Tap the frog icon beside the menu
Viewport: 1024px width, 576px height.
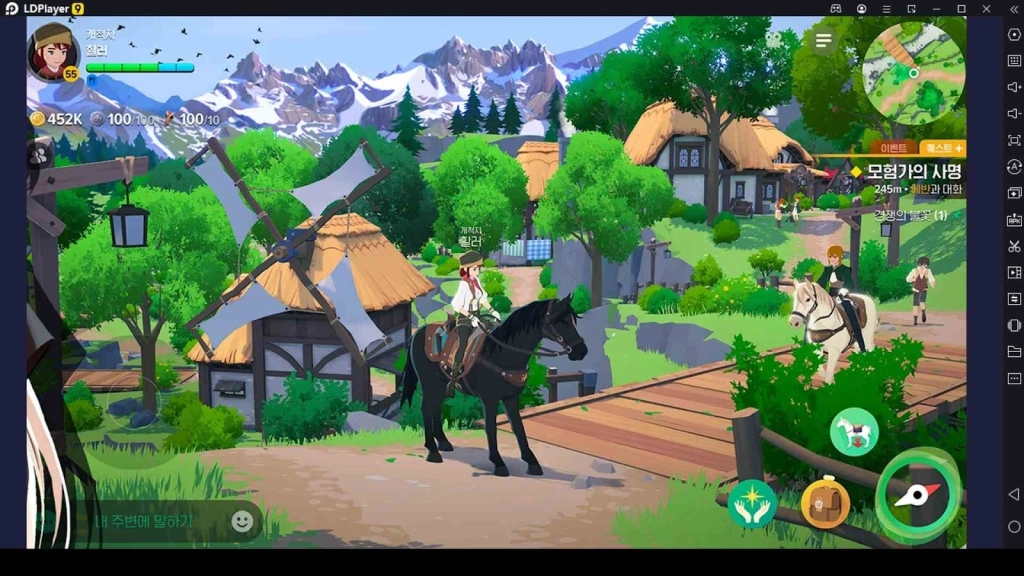774,40
